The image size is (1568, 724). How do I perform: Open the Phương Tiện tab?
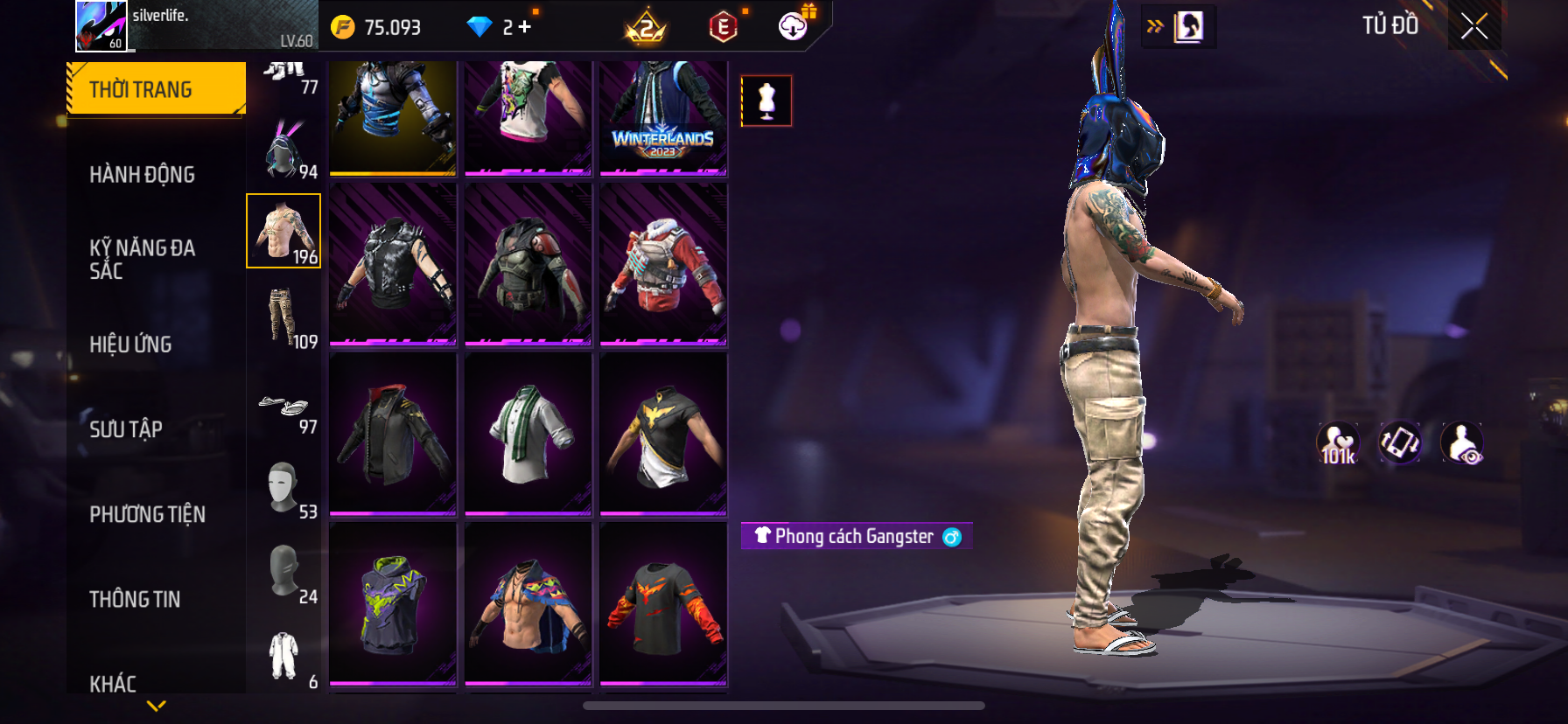tap(147, 514)
